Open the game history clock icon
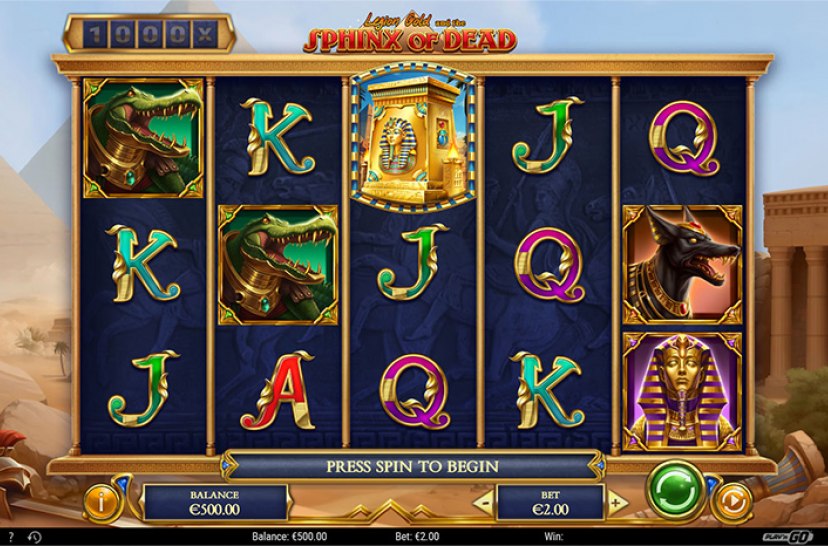The height and width of the screenshot is (546, 828). tap(34, 537)
